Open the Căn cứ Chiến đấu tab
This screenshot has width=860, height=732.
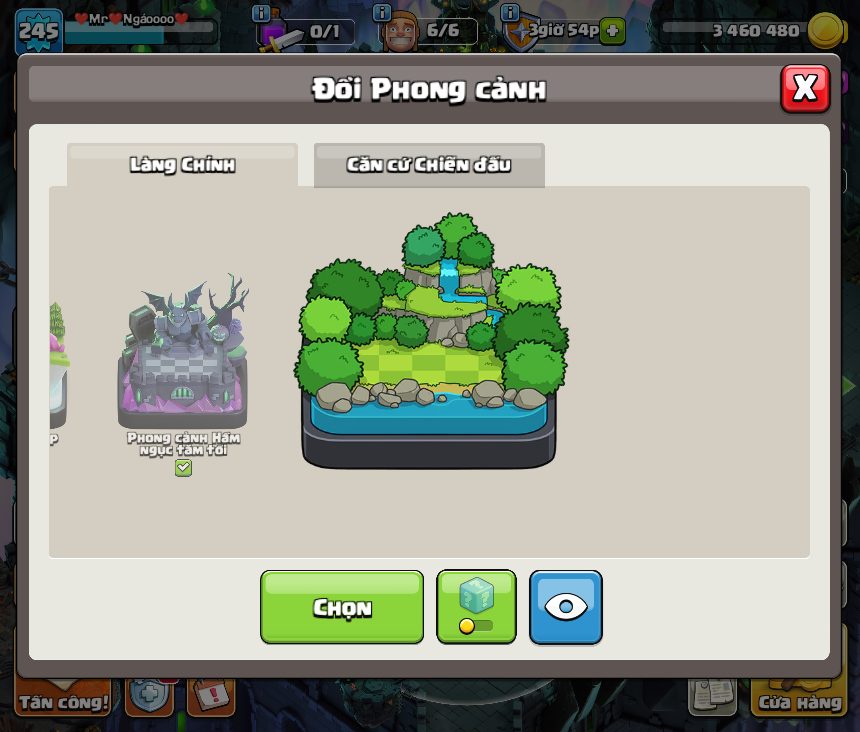[429, 165]
